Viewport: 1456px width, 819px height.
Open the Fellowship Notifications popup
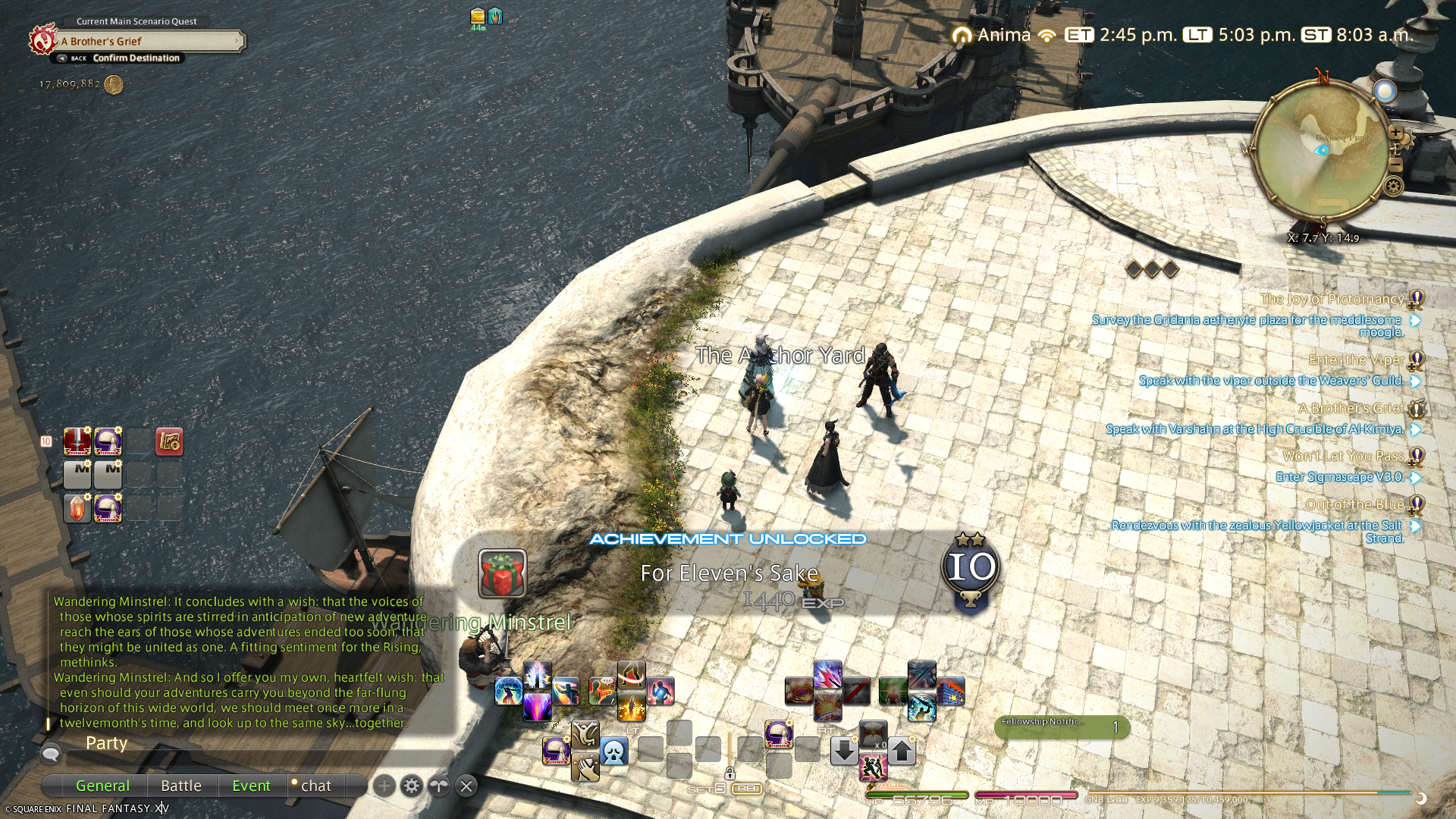click(x=1062, y=726)
